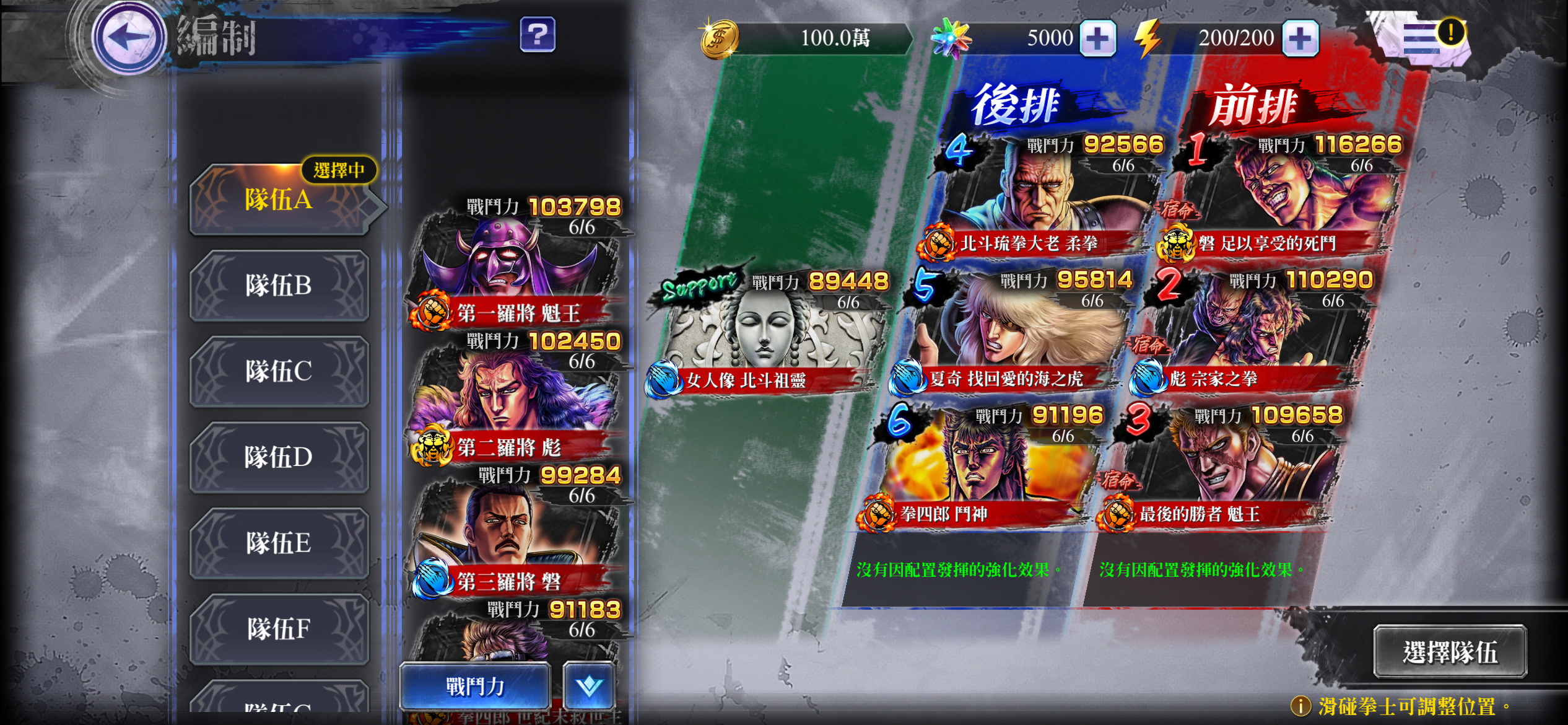
Task: Switch to team tab 隊伍B
Action: pos(279,286)
